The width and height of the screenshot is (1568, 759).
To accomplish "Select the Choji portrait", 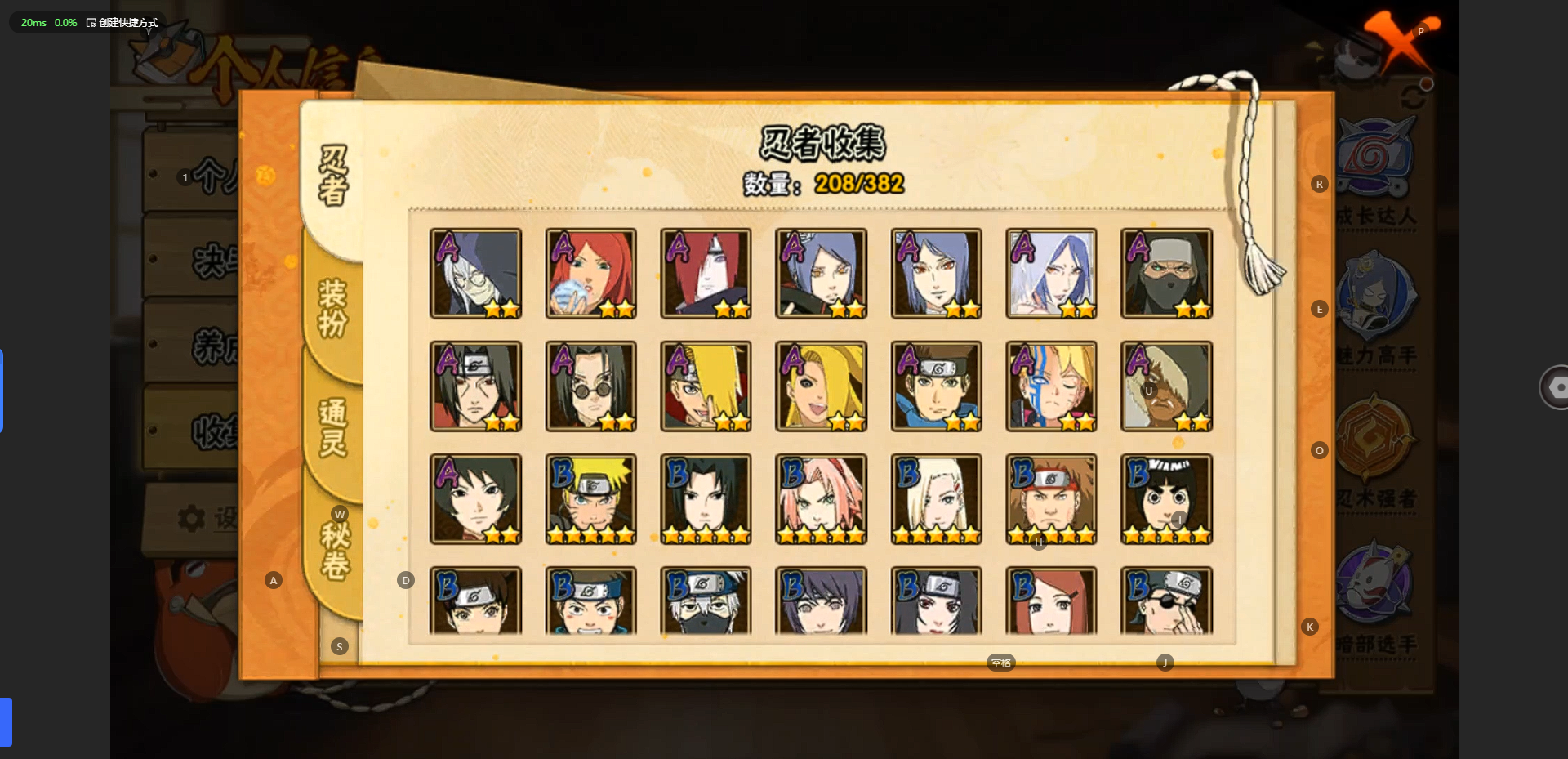I will pos(1051,499).
